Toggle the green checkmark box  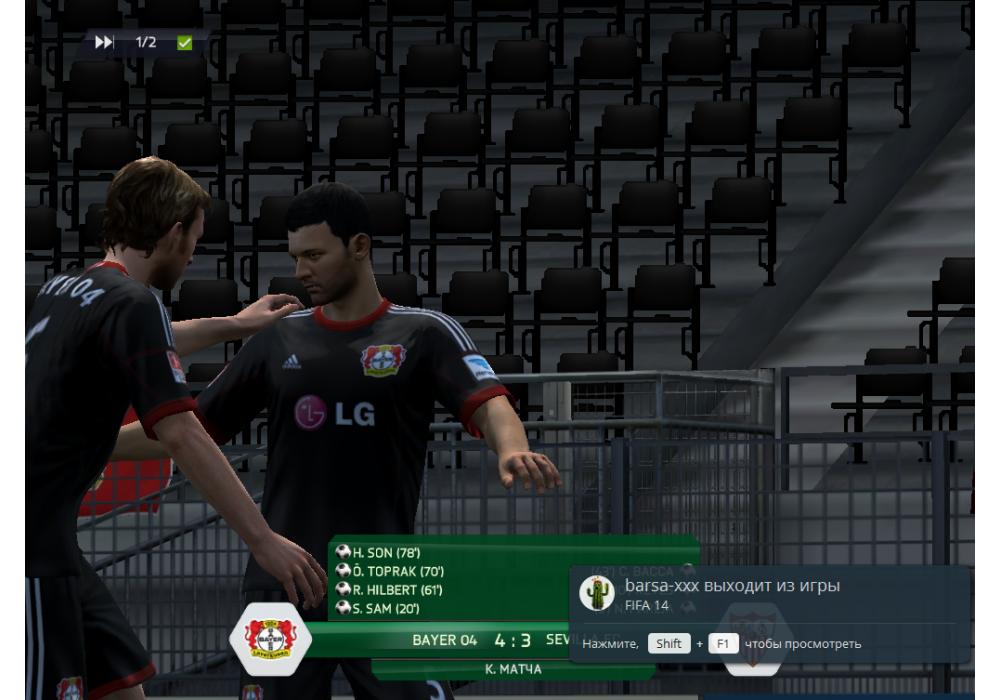(x=184, y=42)
